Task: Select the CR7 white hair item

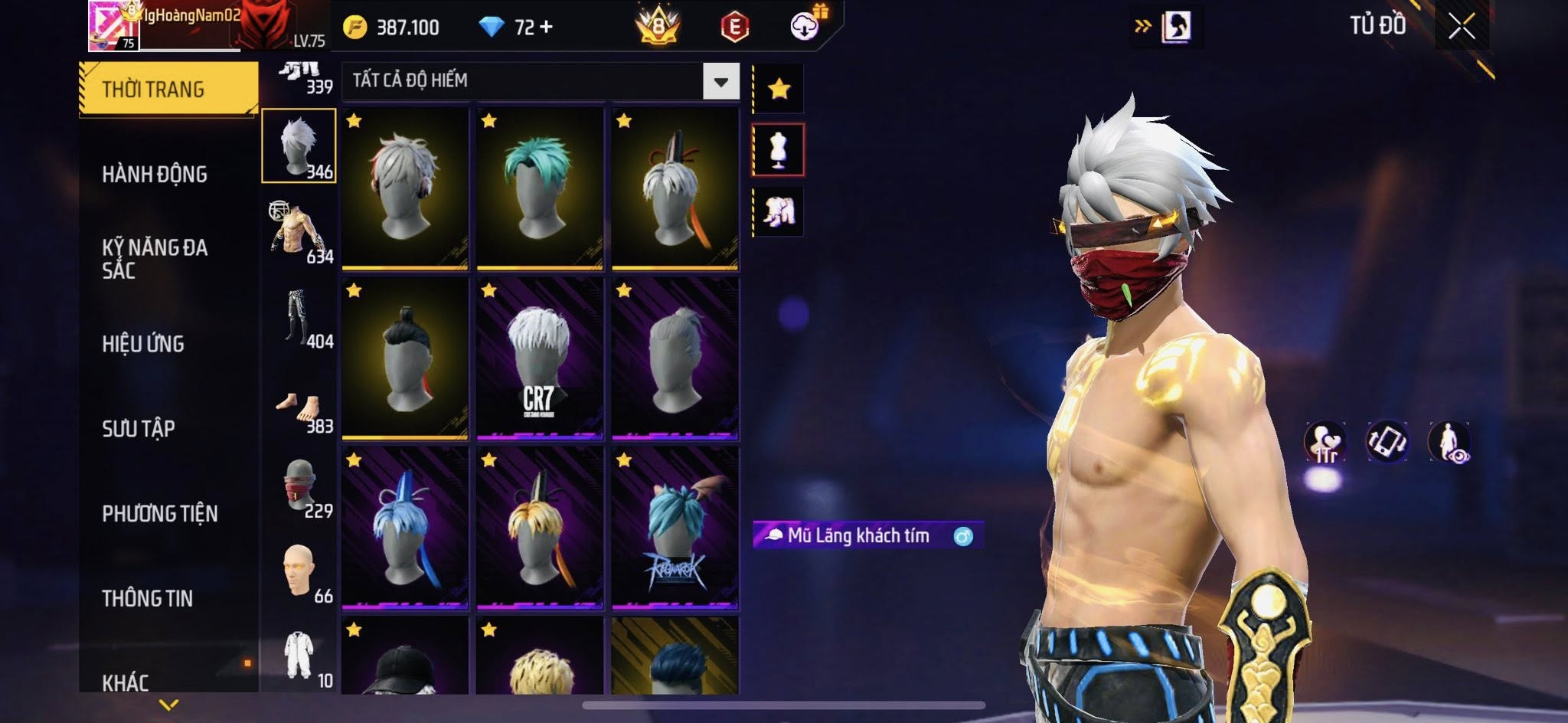Action: (x=540, y=358)
